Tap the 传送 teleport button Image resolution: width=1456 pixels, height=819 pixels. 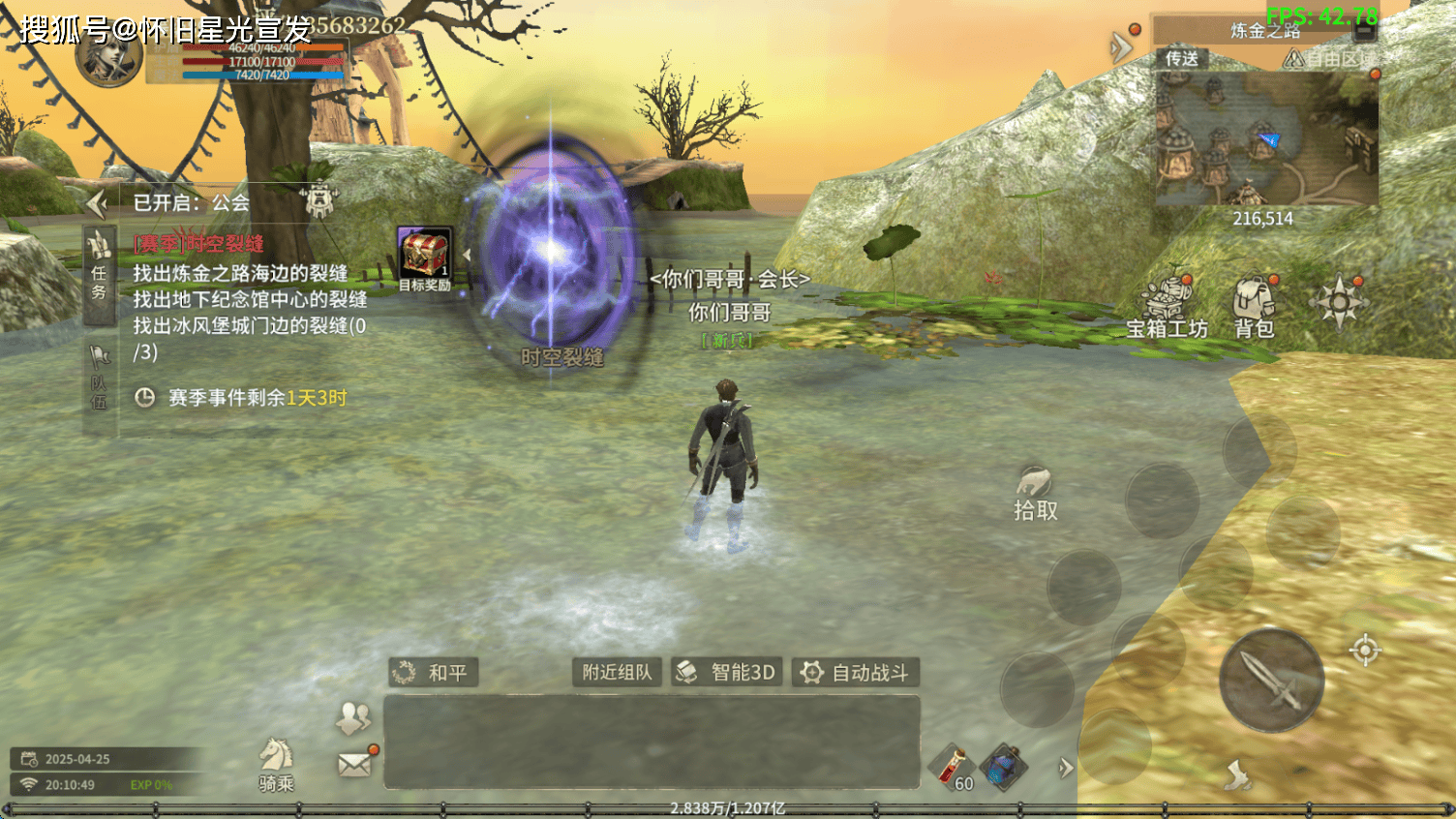[1181, 59]
